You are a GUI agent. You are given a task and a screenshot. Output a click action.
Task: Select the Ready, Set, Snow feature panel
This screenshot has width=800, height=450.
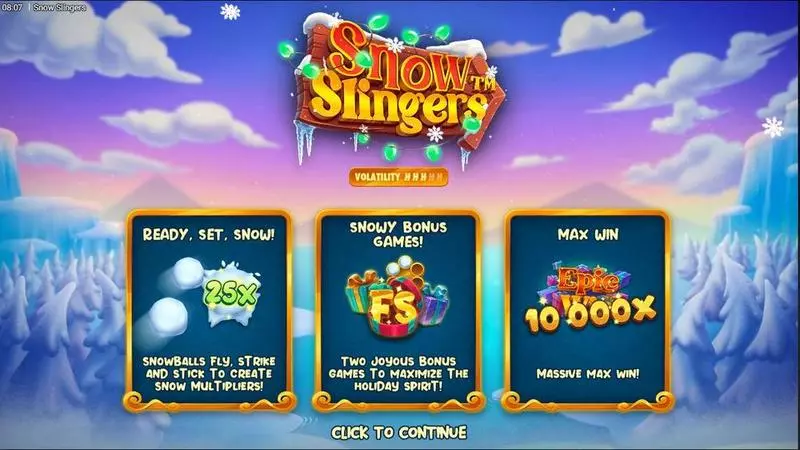point(210,312)
